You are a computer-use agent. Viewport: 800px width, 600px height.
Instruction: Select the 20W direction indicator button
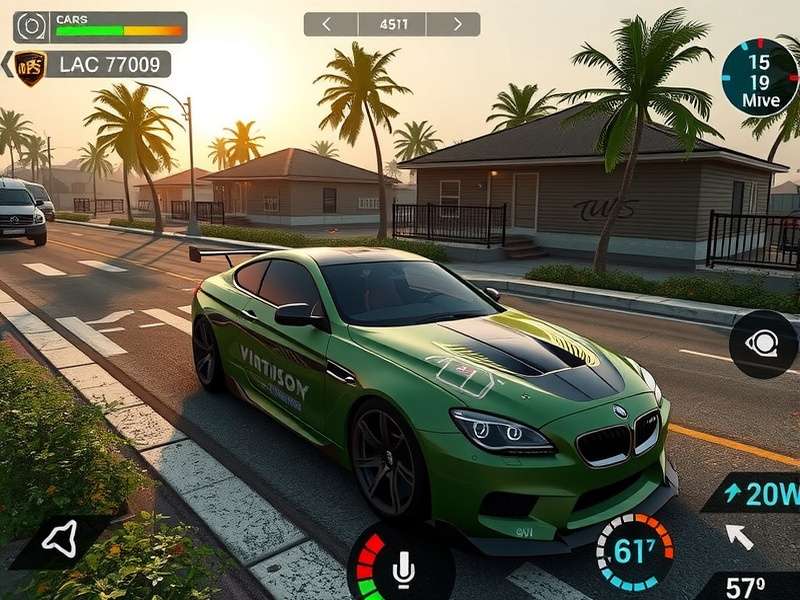pos(757,493)
